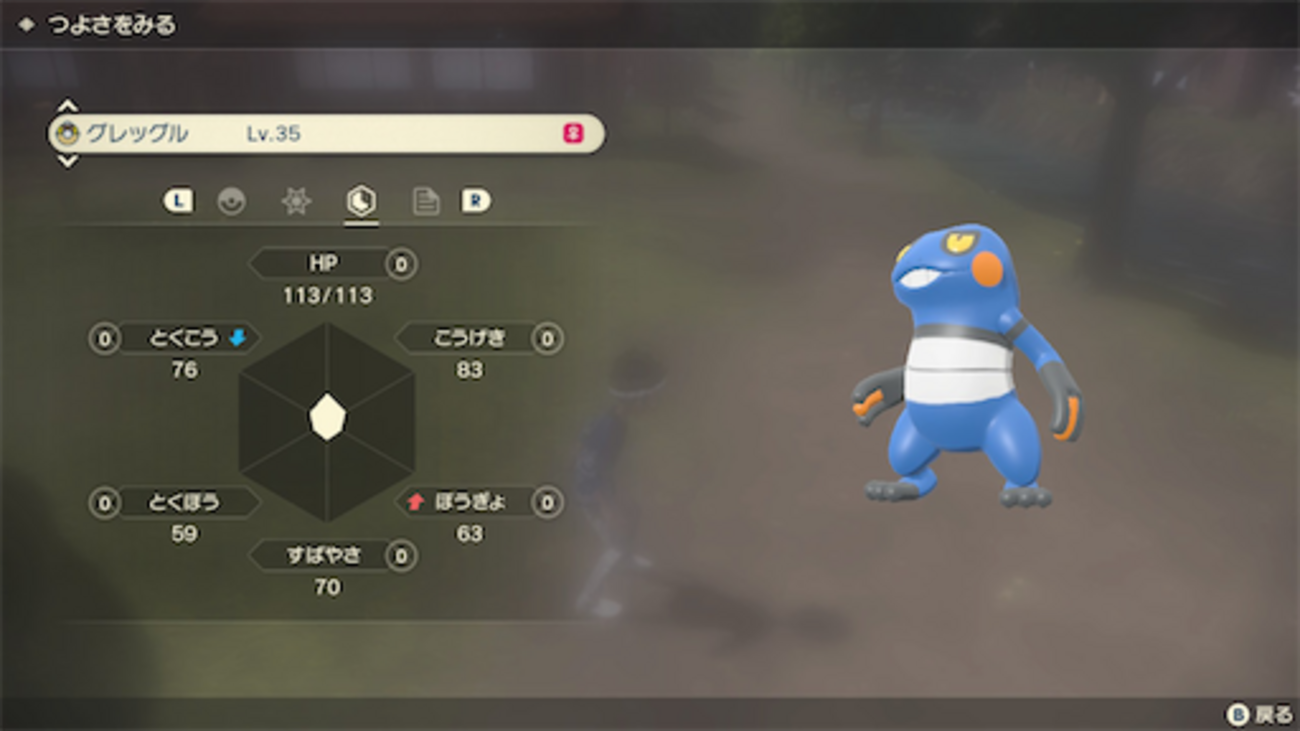Select the hexagon stats tab
This screenshot has height=731, width=1300.
tap(361, 201)
